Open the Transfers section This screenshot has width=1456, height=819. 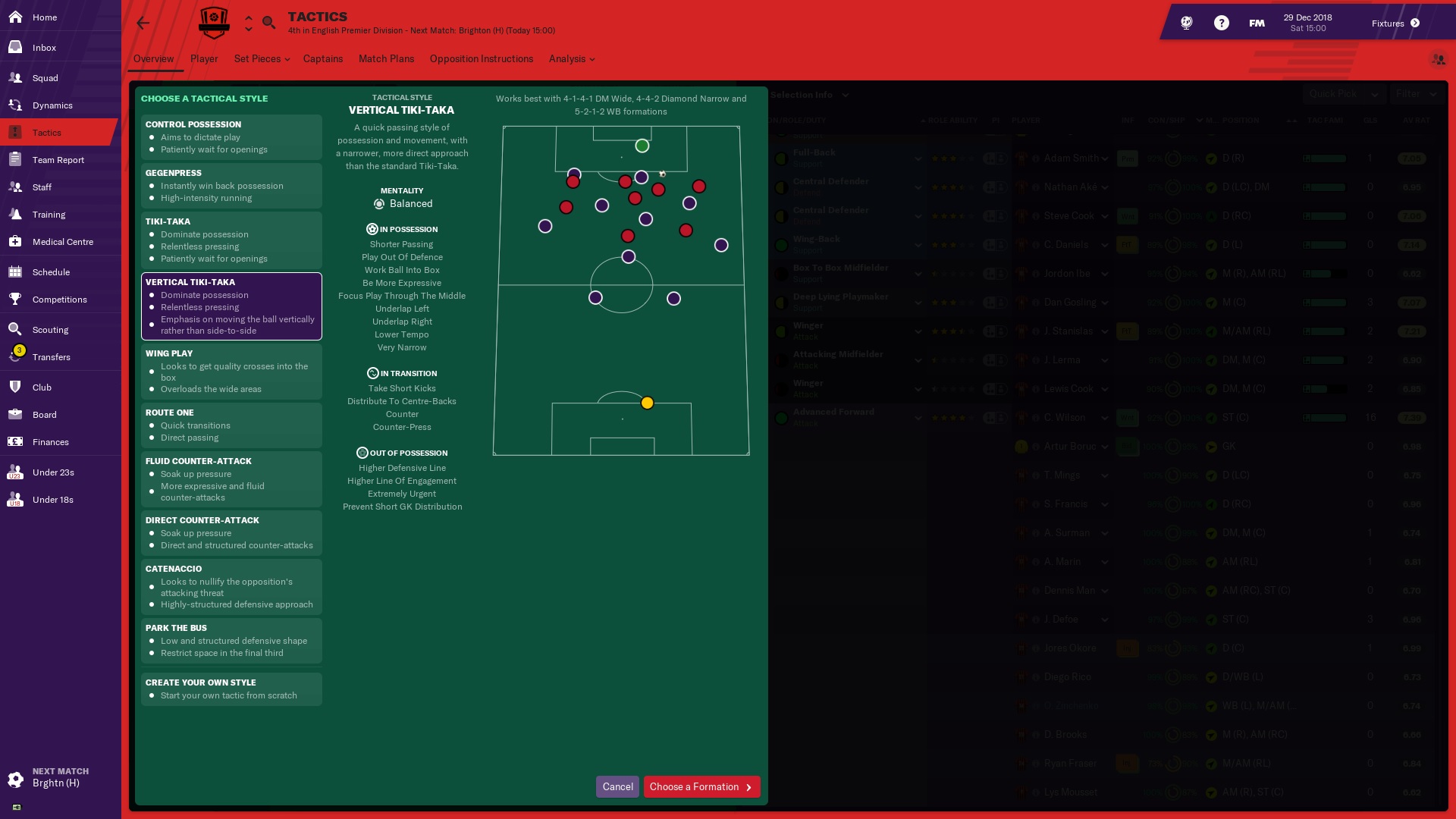(x=51, y=357)
